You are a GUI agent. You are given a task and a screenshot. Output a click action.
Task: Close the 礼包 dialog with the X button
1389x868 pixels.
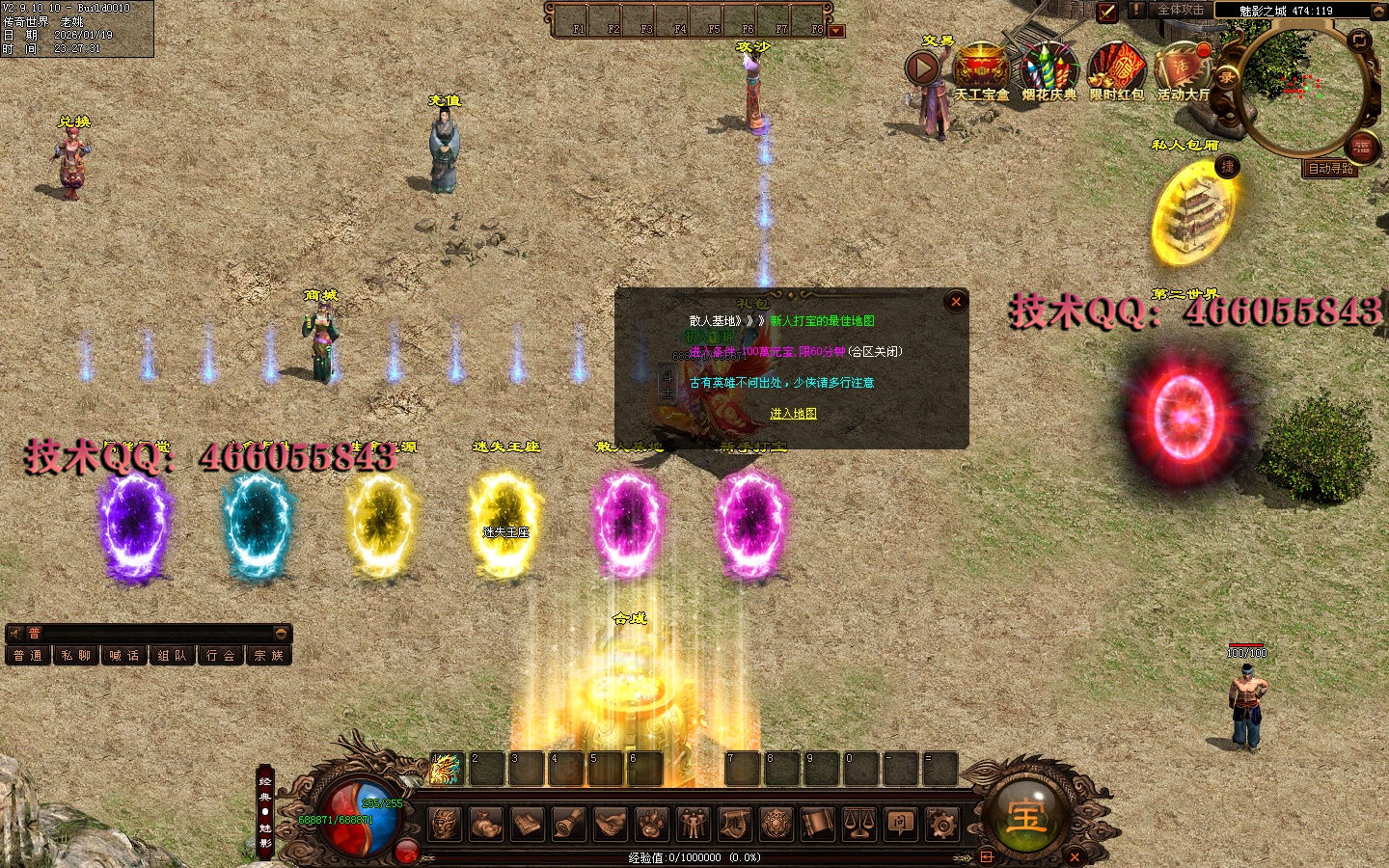click(x=956, y=302)
